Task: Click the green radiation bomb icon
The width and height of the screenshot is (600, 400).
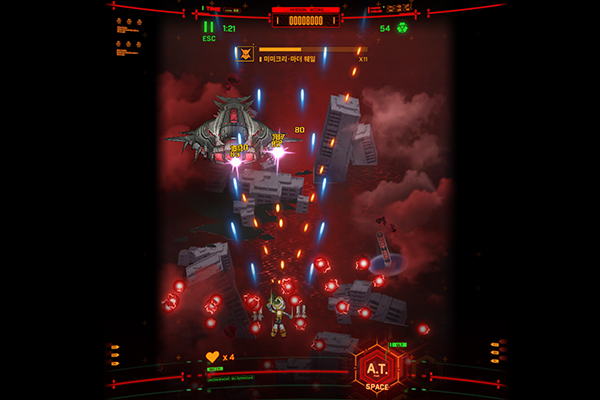Action: click(402, 28)
